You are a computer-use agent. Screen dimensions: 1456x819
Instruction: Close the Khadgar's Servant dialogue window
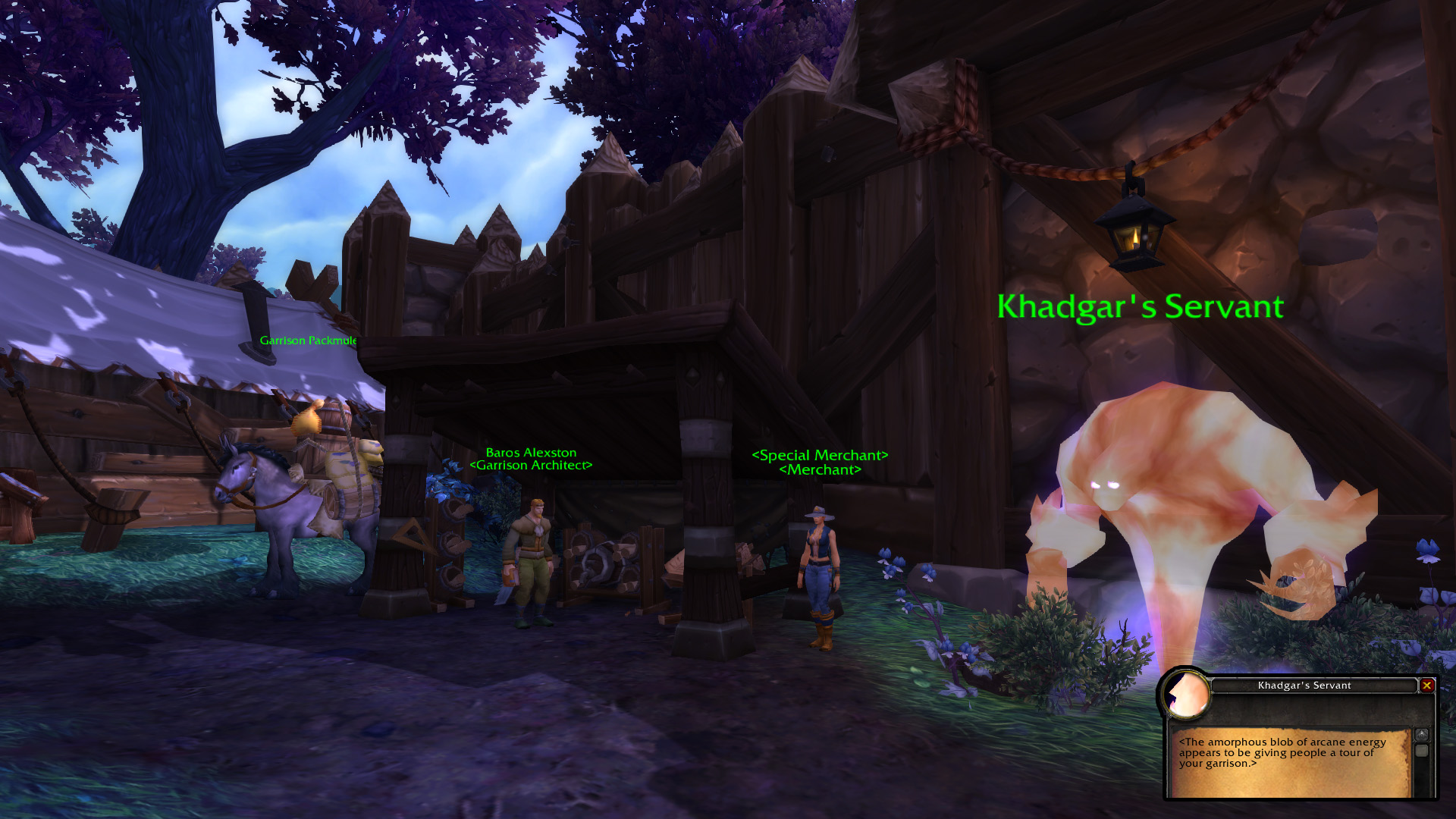[x=1426, y=686]
